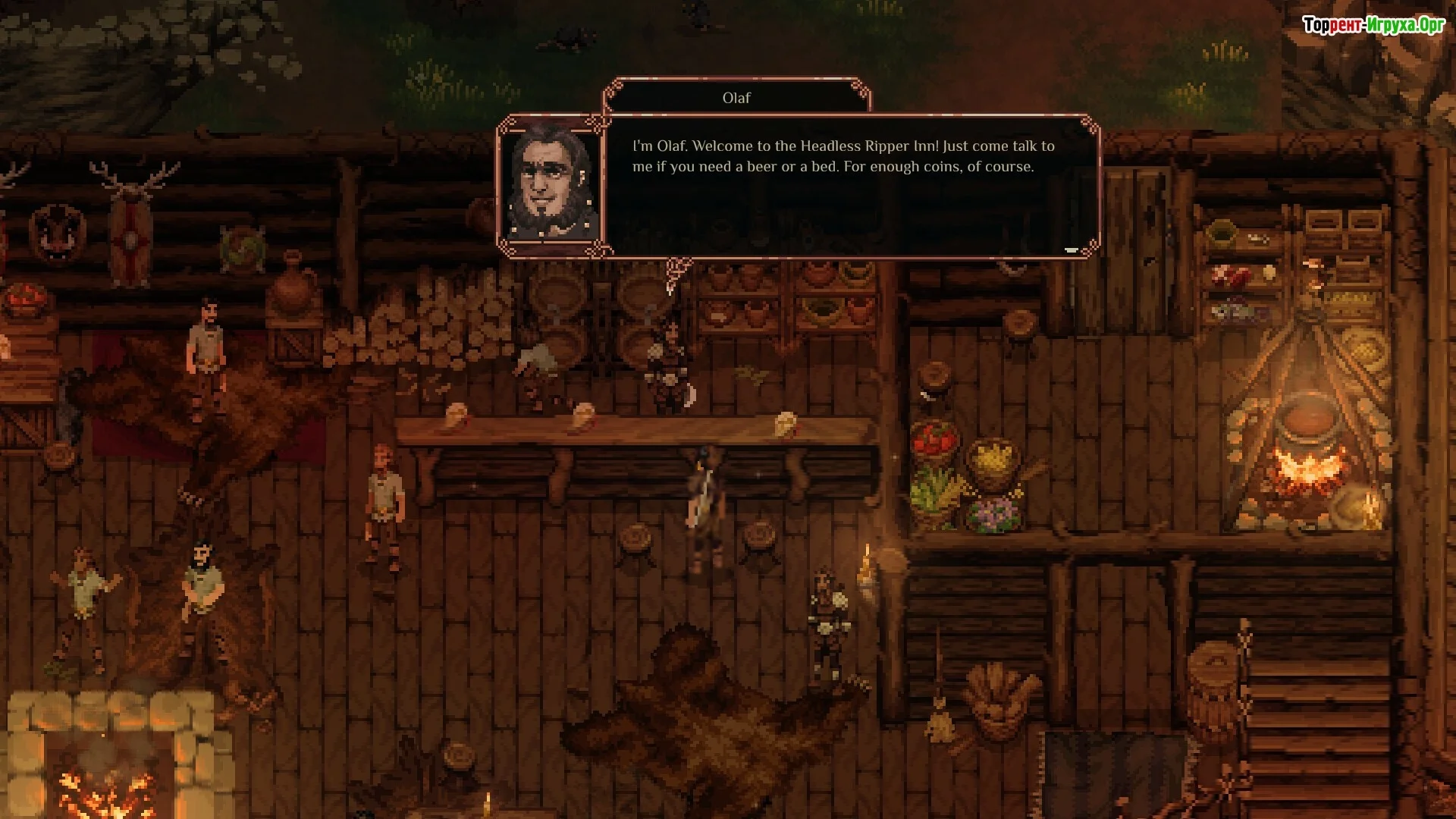Viewport: 1456px width, 819px height.
Task: Advance Olaf's dialogue with the continue arrow
Action: [x=1071, y=249]
